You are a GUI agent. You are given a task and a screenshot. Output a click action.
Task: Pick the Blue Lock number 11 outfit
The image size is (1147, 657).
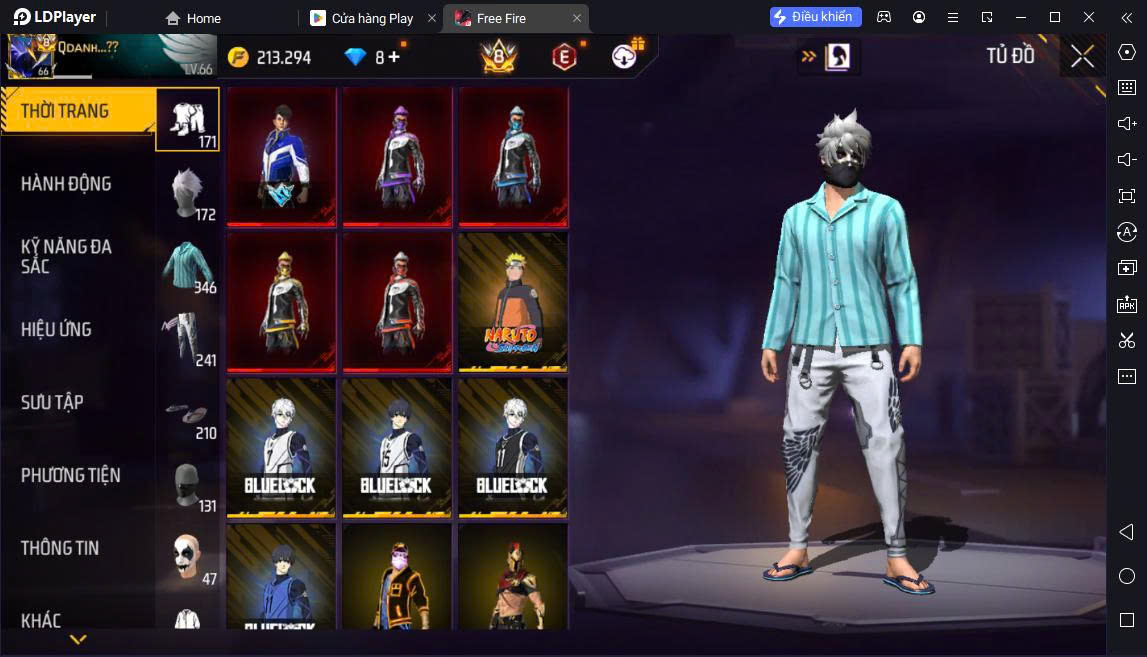click(x=513, y=447)
